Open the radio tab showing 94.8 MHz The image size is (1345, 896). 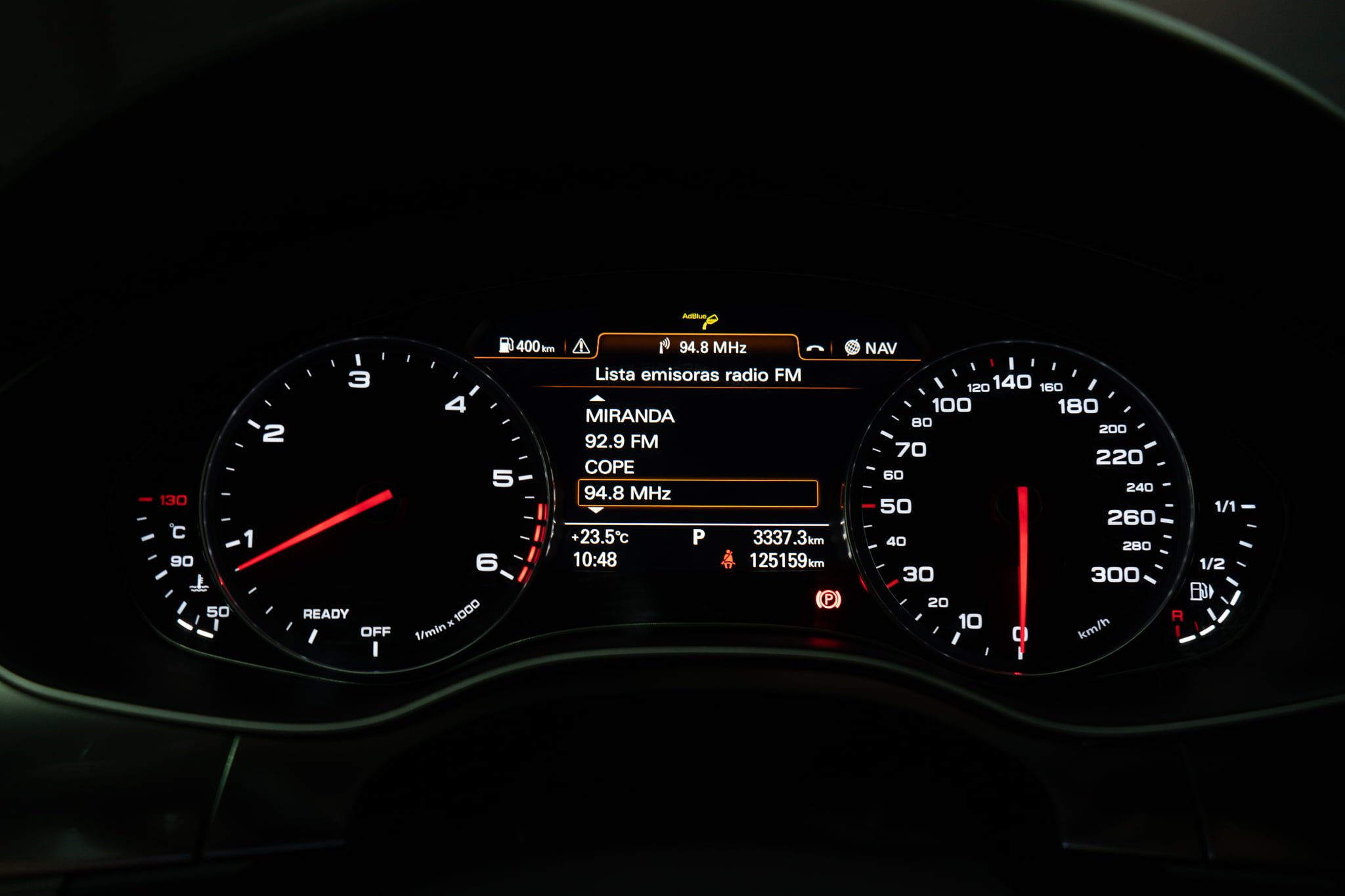700,347
